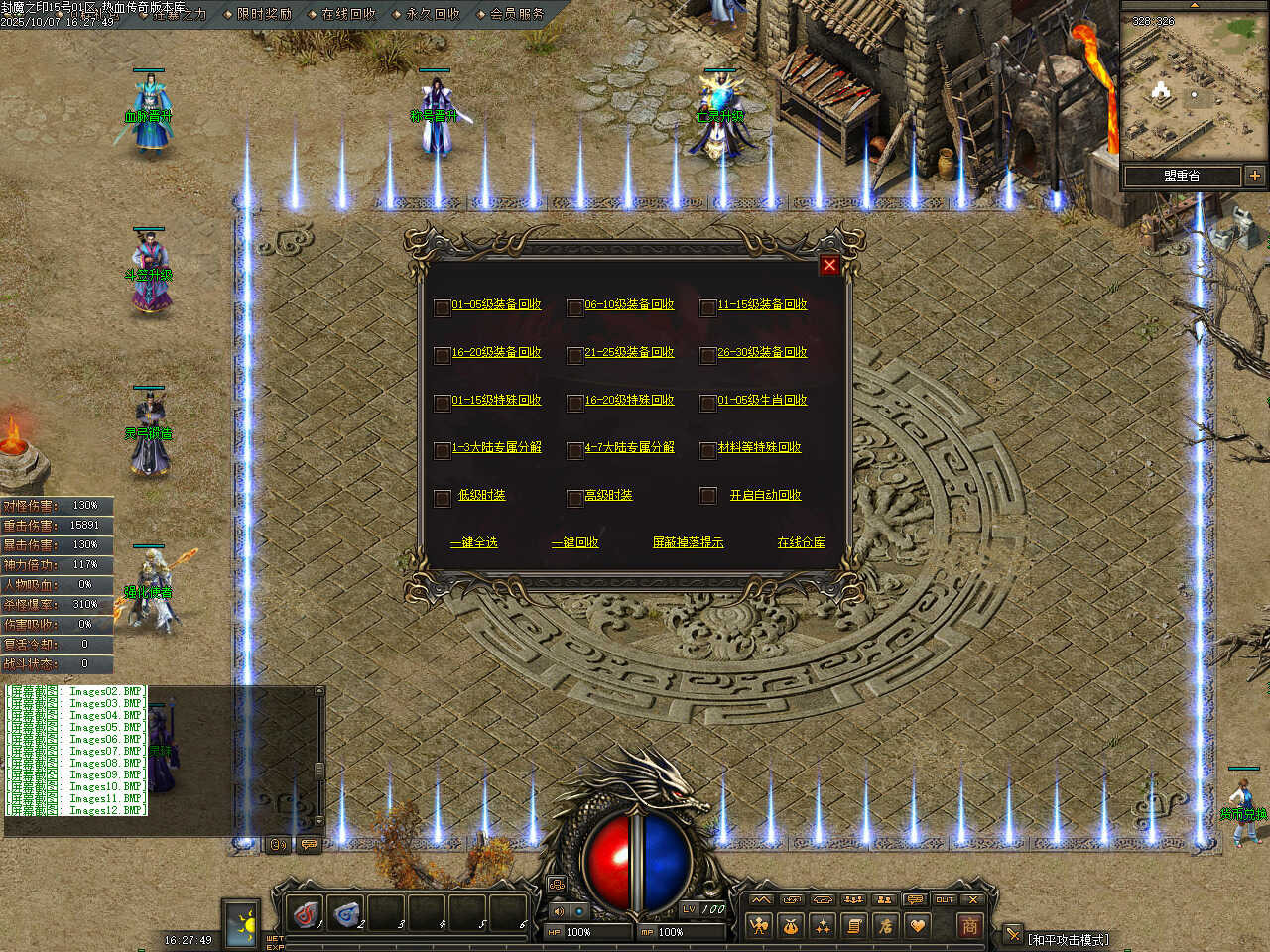
Task: Close the equipment recycle dialog
Action: pyautogui.click(x=829, y=265)
